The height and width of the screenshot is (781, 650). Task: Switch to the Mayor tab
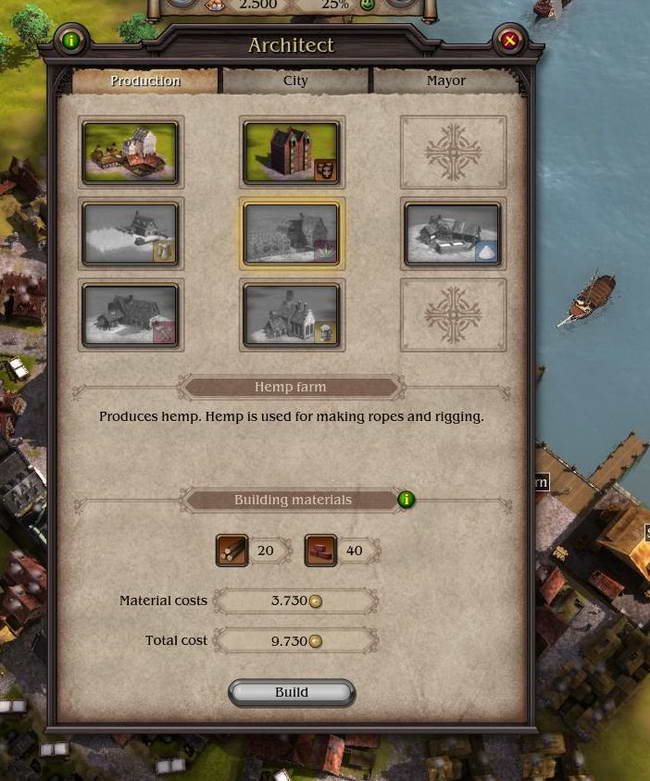pos(446,81)
